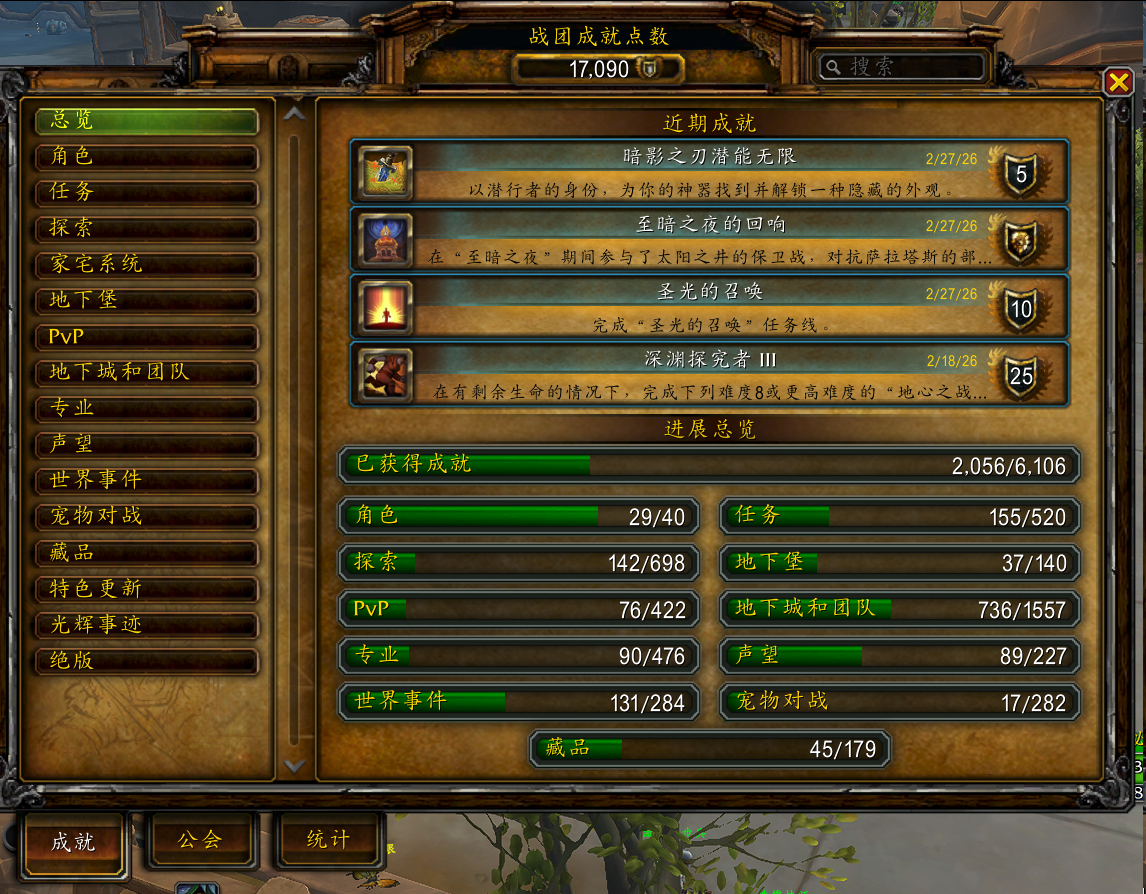Open the 任务 achievement category
Screen dimensions: 1146x894
(x=146, y=193)
